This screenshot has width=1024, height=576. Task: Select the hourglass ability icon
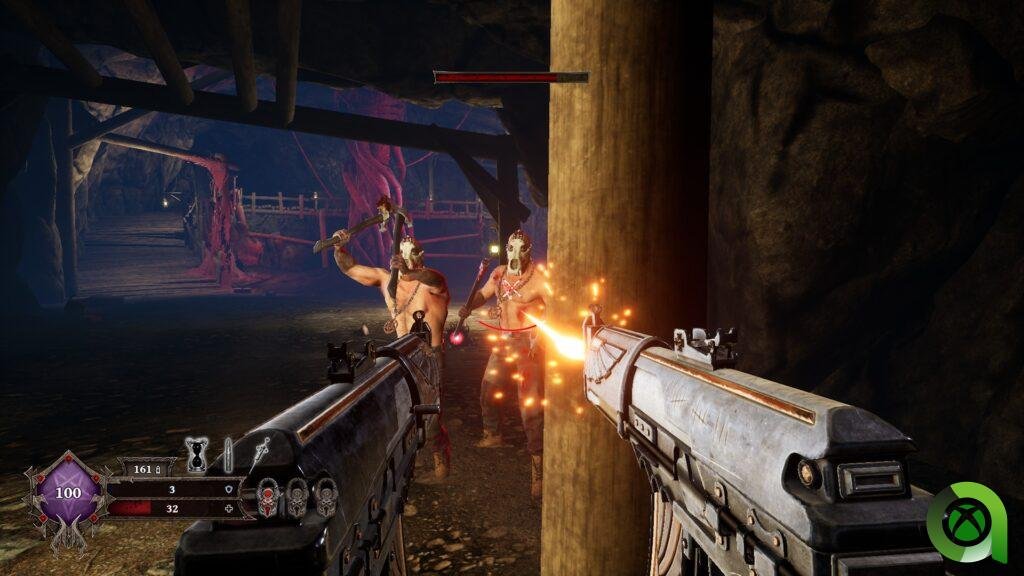[x=197, y=455]
